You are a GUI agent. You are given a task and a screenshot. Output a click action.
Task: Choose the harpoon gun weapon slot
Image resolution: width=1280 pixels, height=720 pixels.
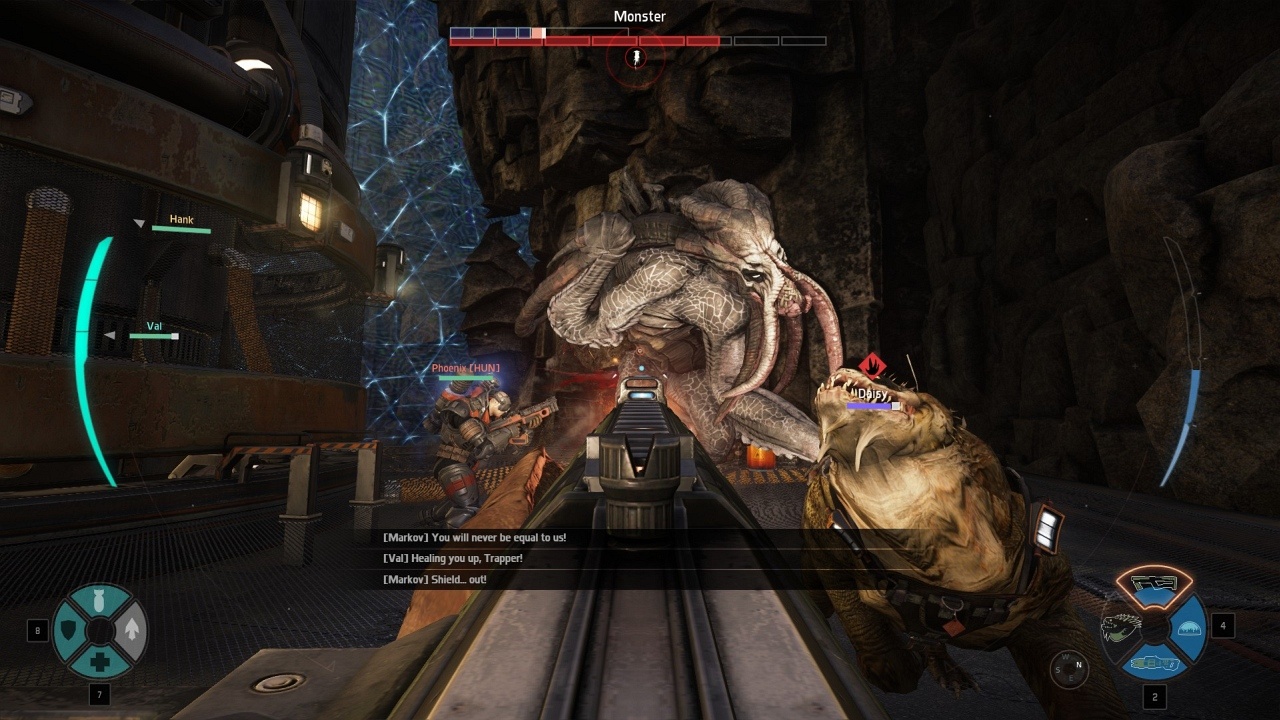1154,663
